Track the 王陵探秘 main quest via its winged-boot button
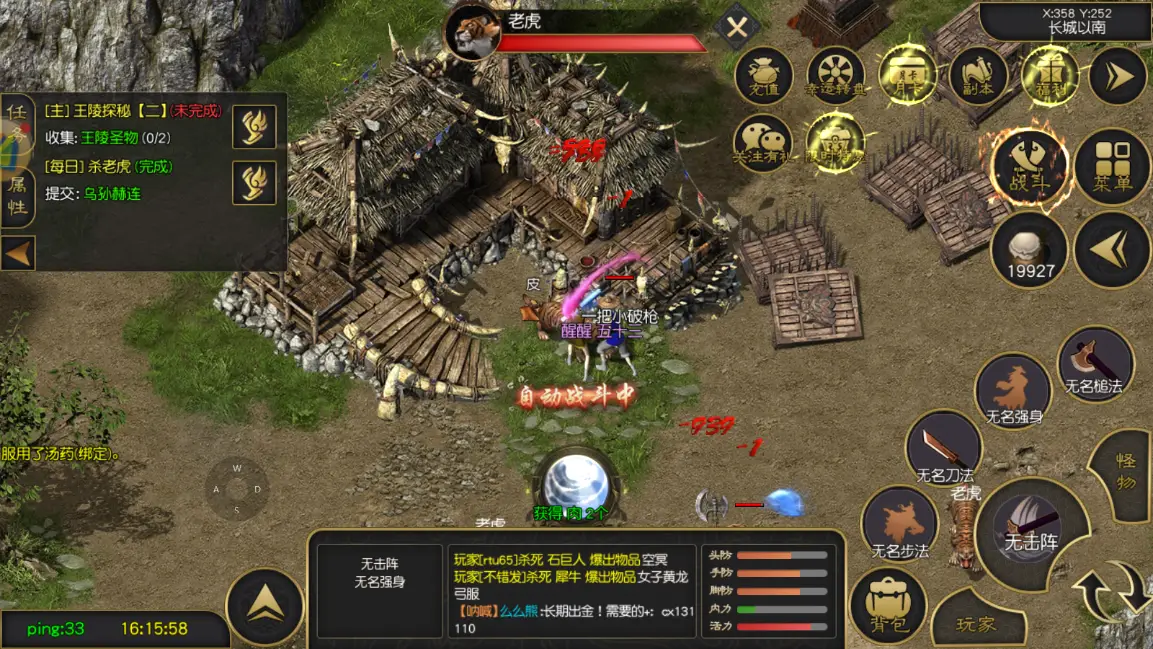Image resolution: width=1153 pixels, height=649 pixels. [254, 127]
